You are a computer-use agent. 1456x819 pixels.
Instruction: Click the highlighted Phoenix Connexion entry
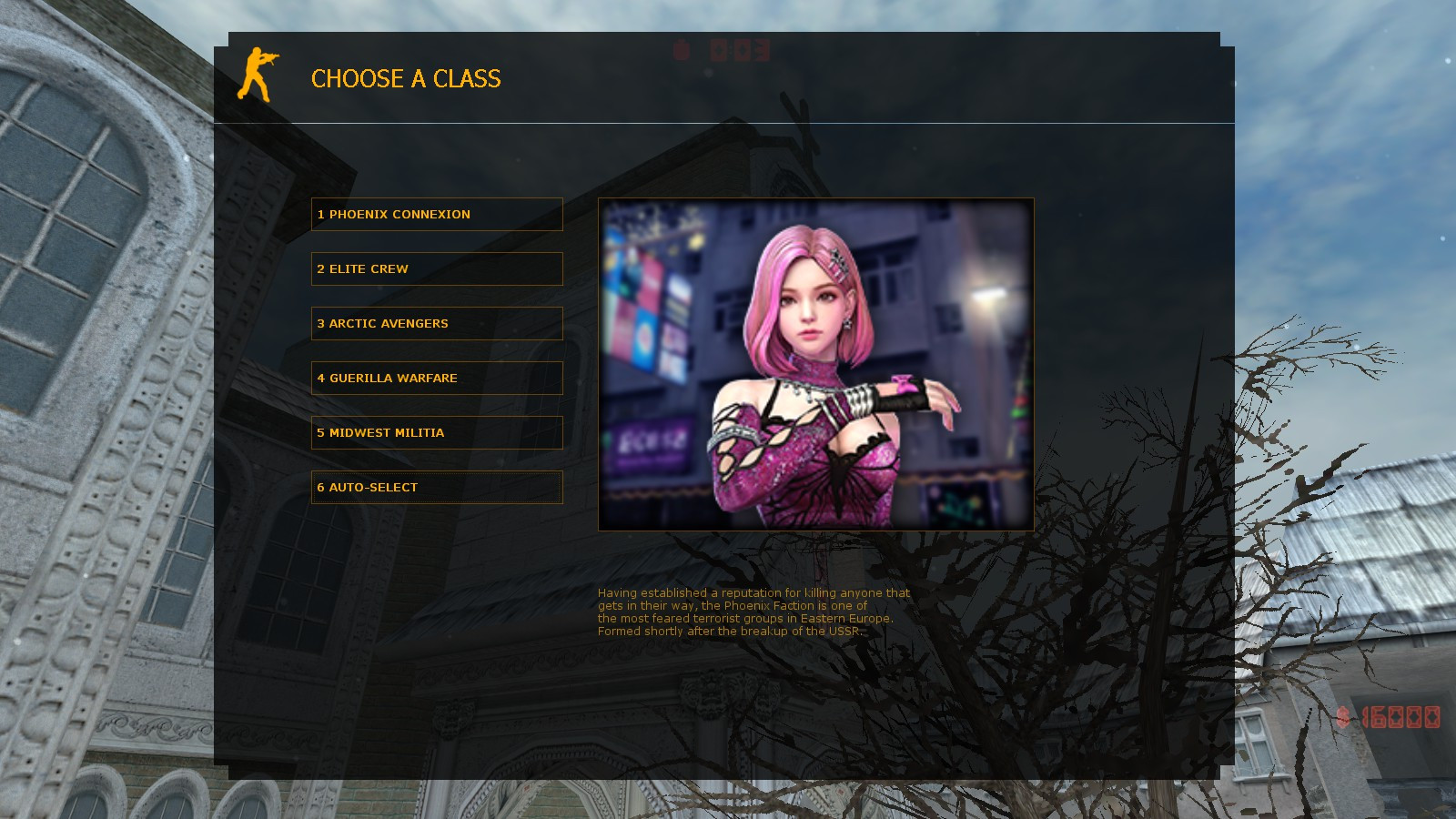[437, 214]
